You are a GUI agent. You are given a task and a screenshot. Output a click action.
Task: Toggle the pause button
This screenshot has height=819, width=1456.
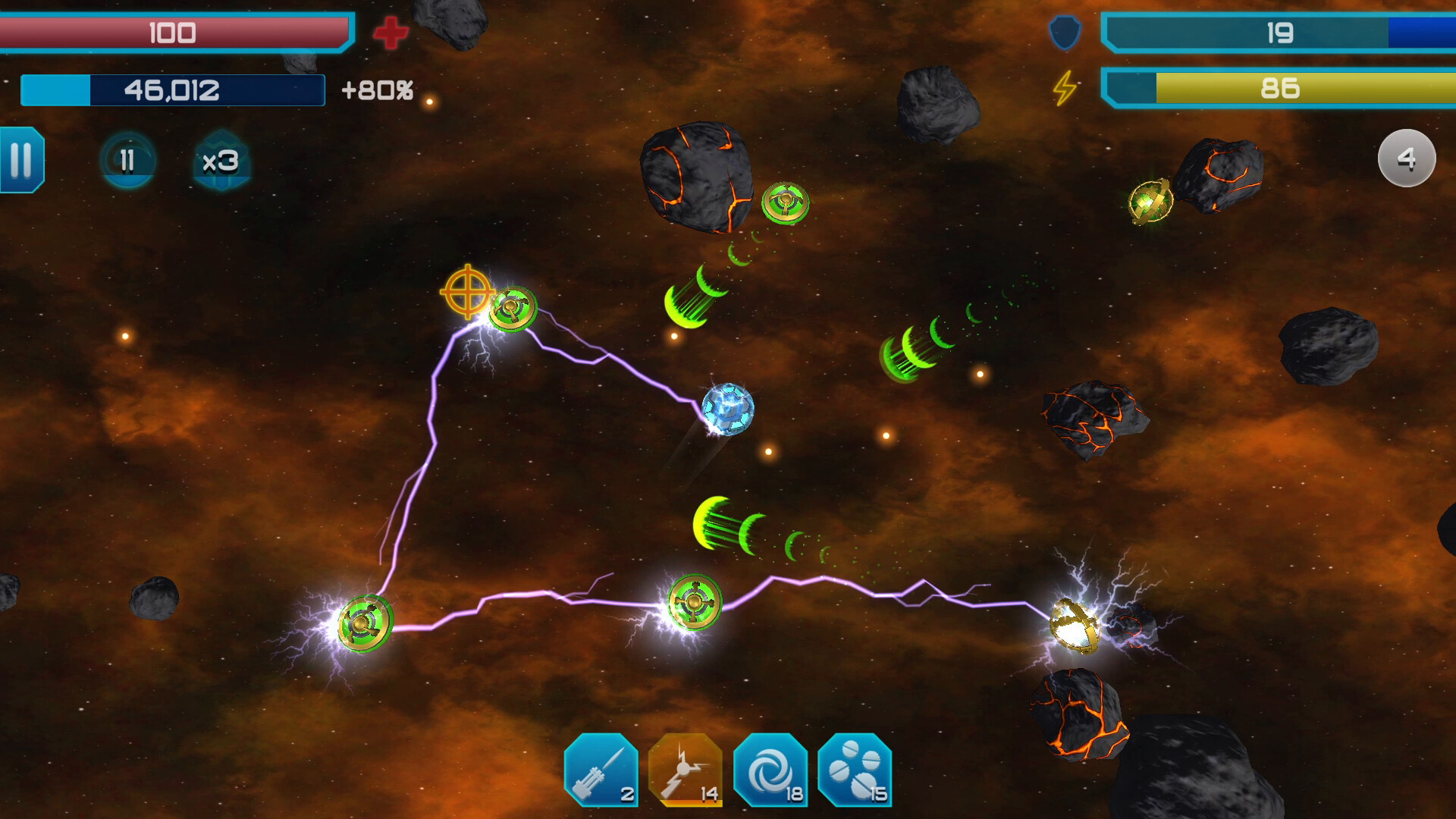coord(21,161)
